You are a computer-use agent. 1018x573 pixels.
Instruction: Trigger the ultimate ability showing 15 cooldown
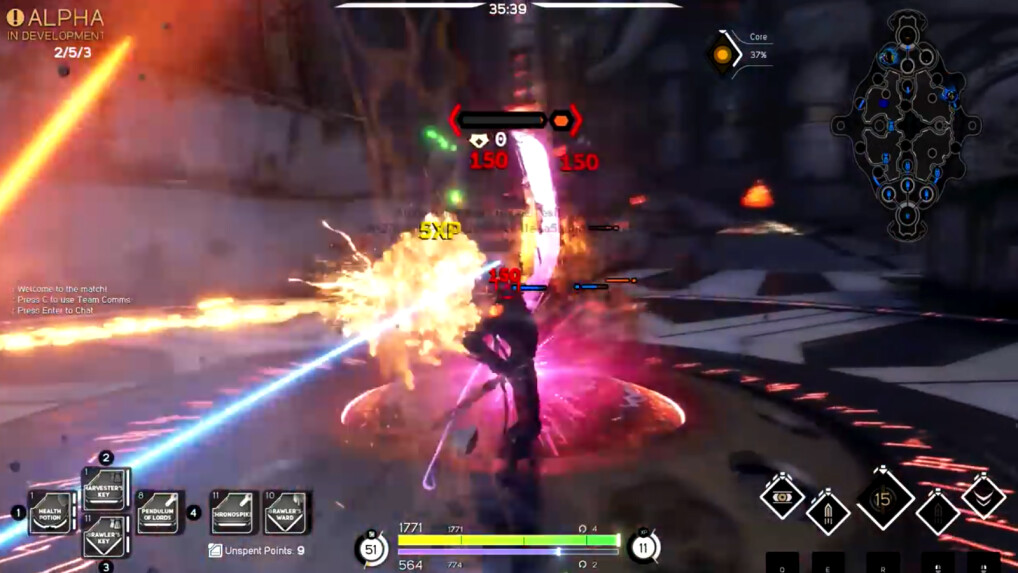[x=883, y=499]
